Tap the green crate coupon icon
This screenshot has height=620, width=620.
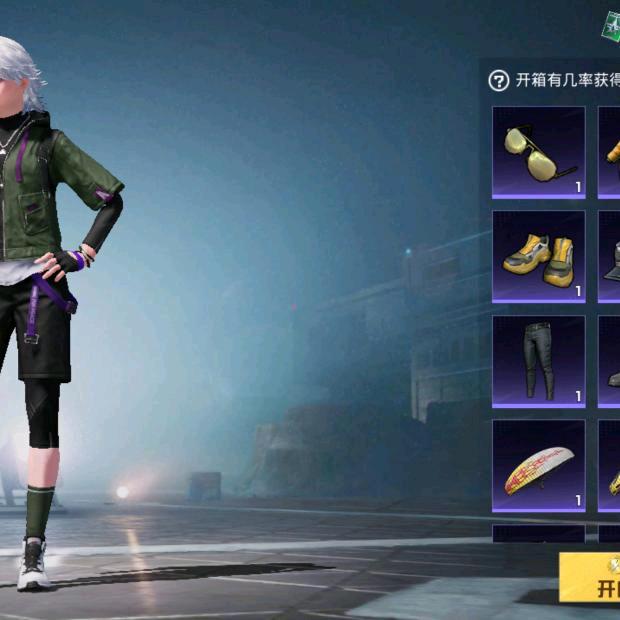[610, 27]
